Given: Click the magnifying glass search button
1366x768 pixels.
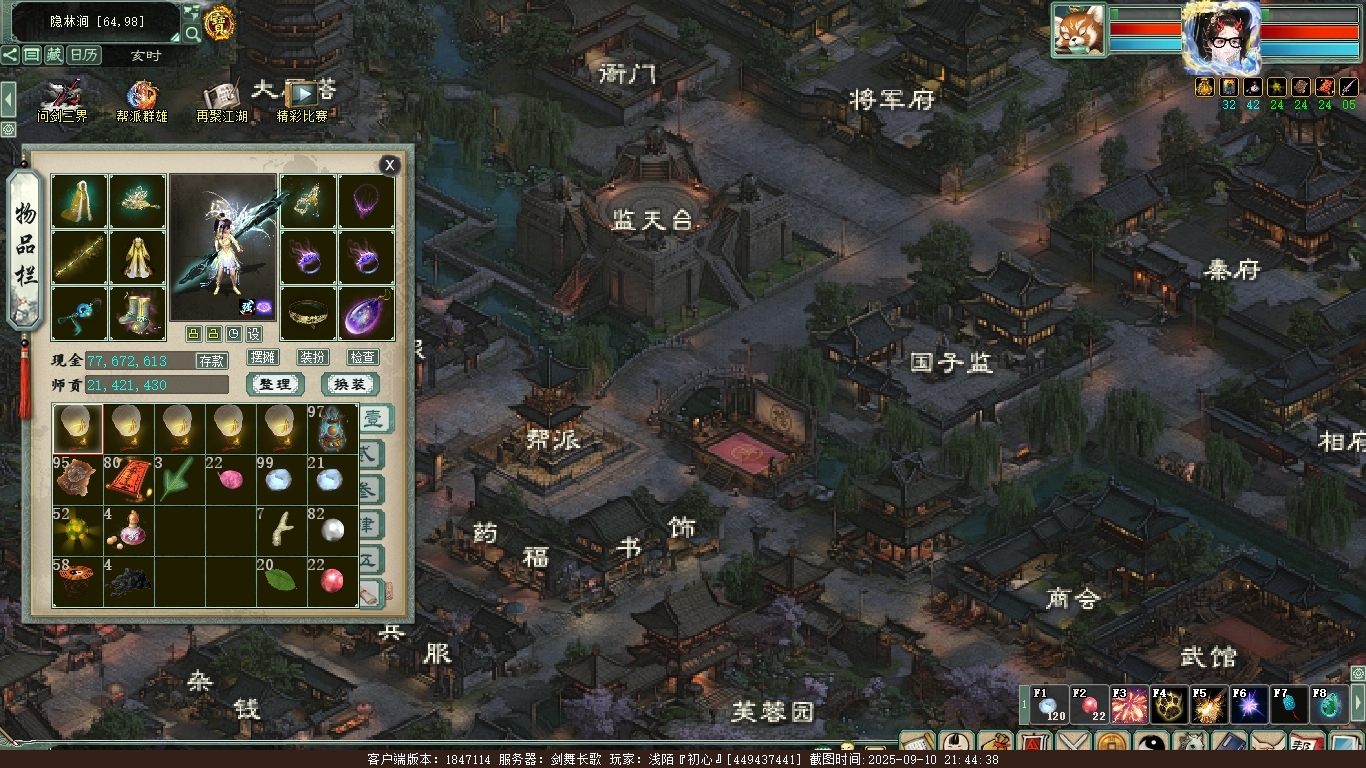Looking at the screenshot, I should click(192, 33).
